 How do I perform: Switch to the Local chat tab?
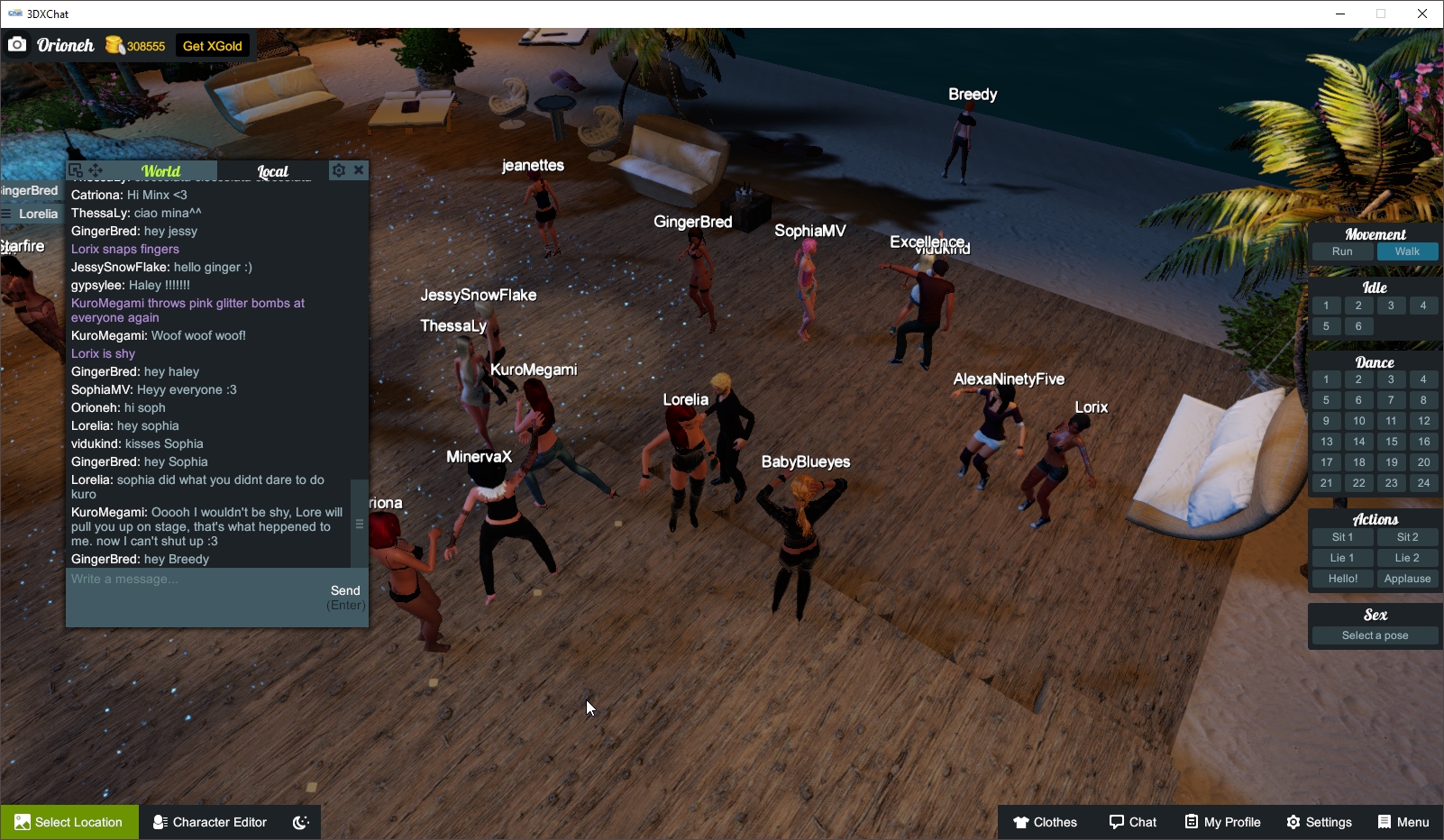[x=271, y=170]
